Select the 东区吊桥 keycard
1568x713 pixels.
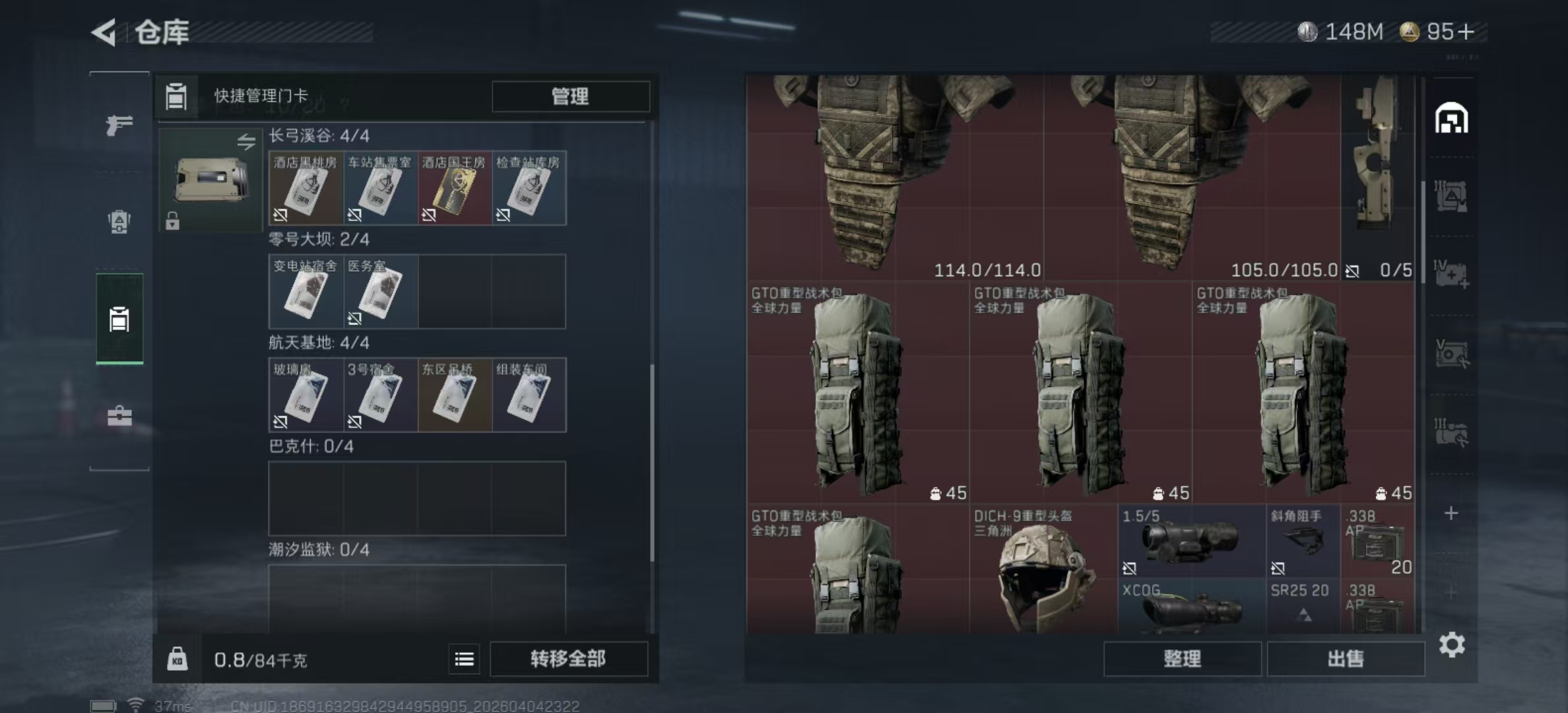tap(454, 395)
